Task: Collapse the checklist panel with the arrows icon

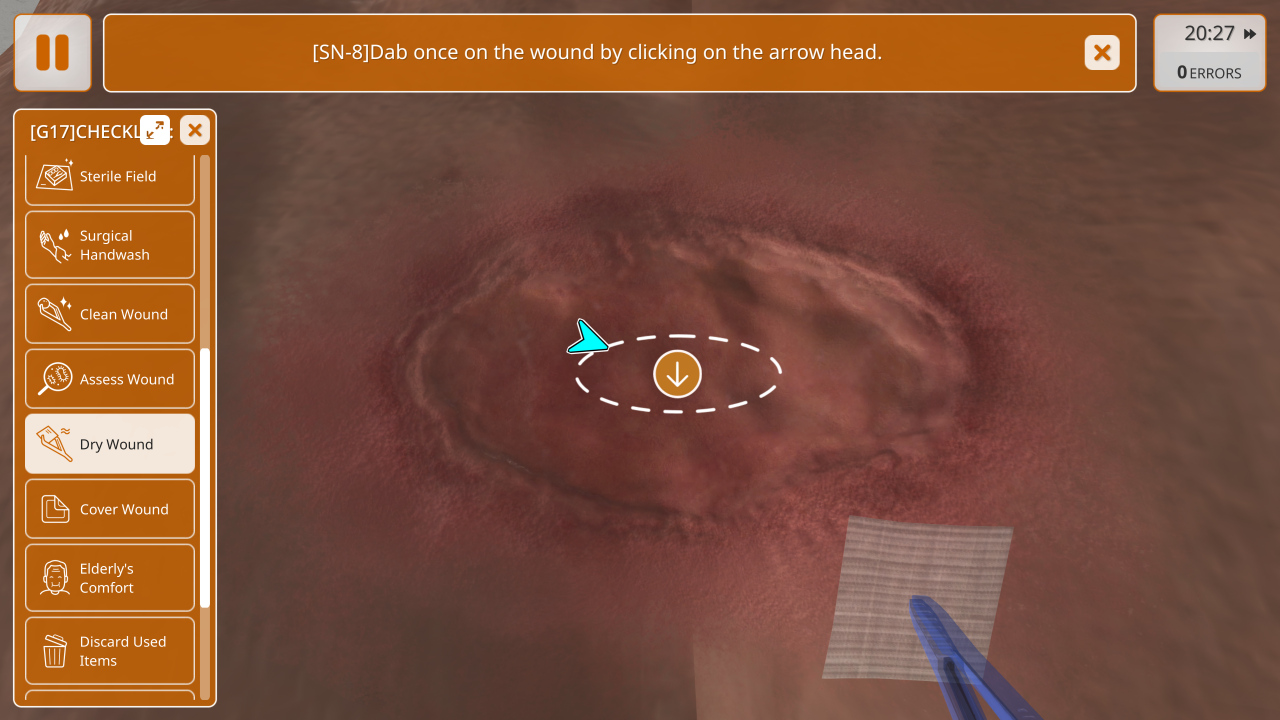Action: click(x=155, y=130)
